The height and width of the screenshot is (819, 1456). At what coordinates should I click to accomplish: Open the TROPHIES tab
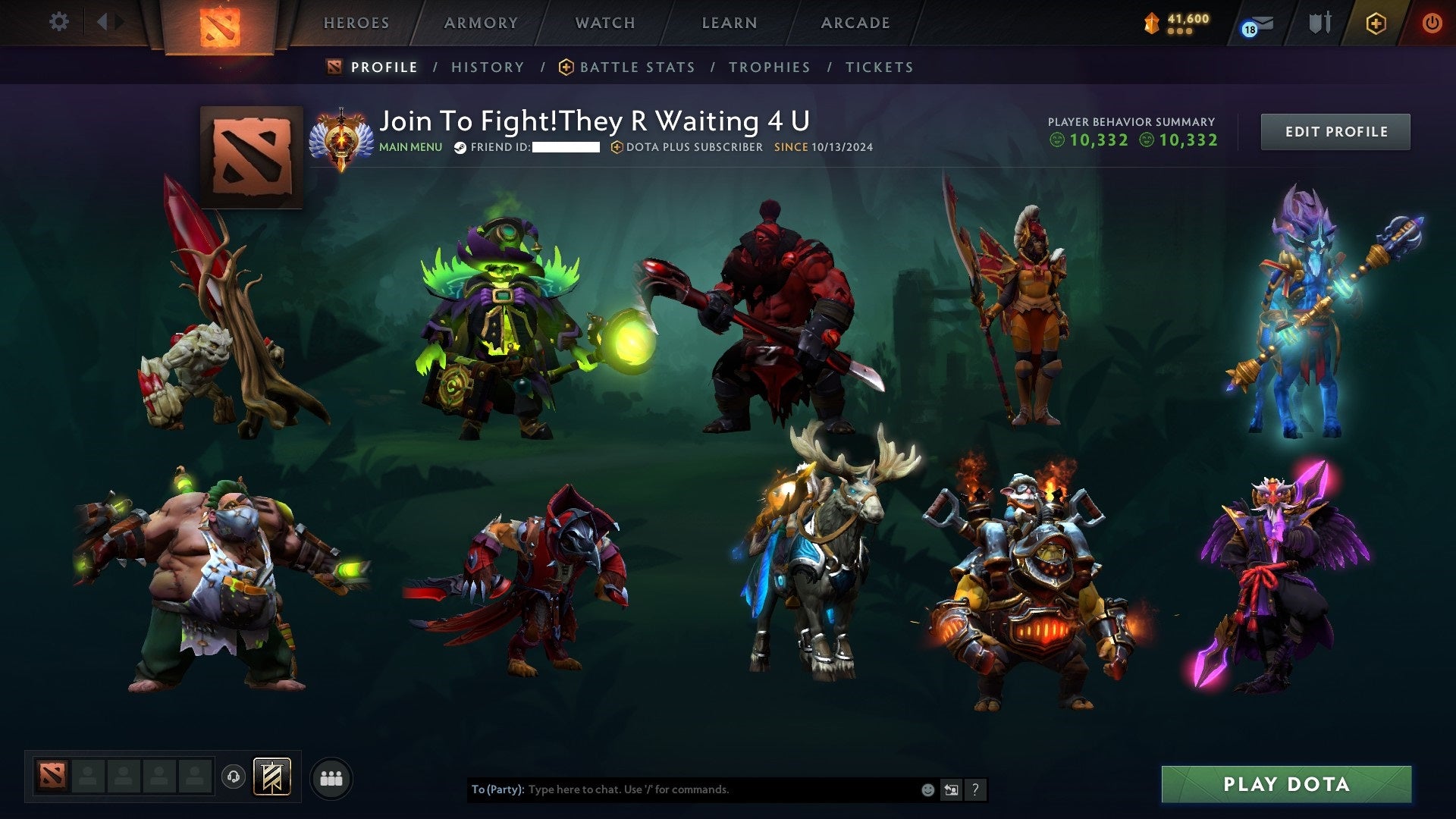pyautogui.click(x=770, y=67)
